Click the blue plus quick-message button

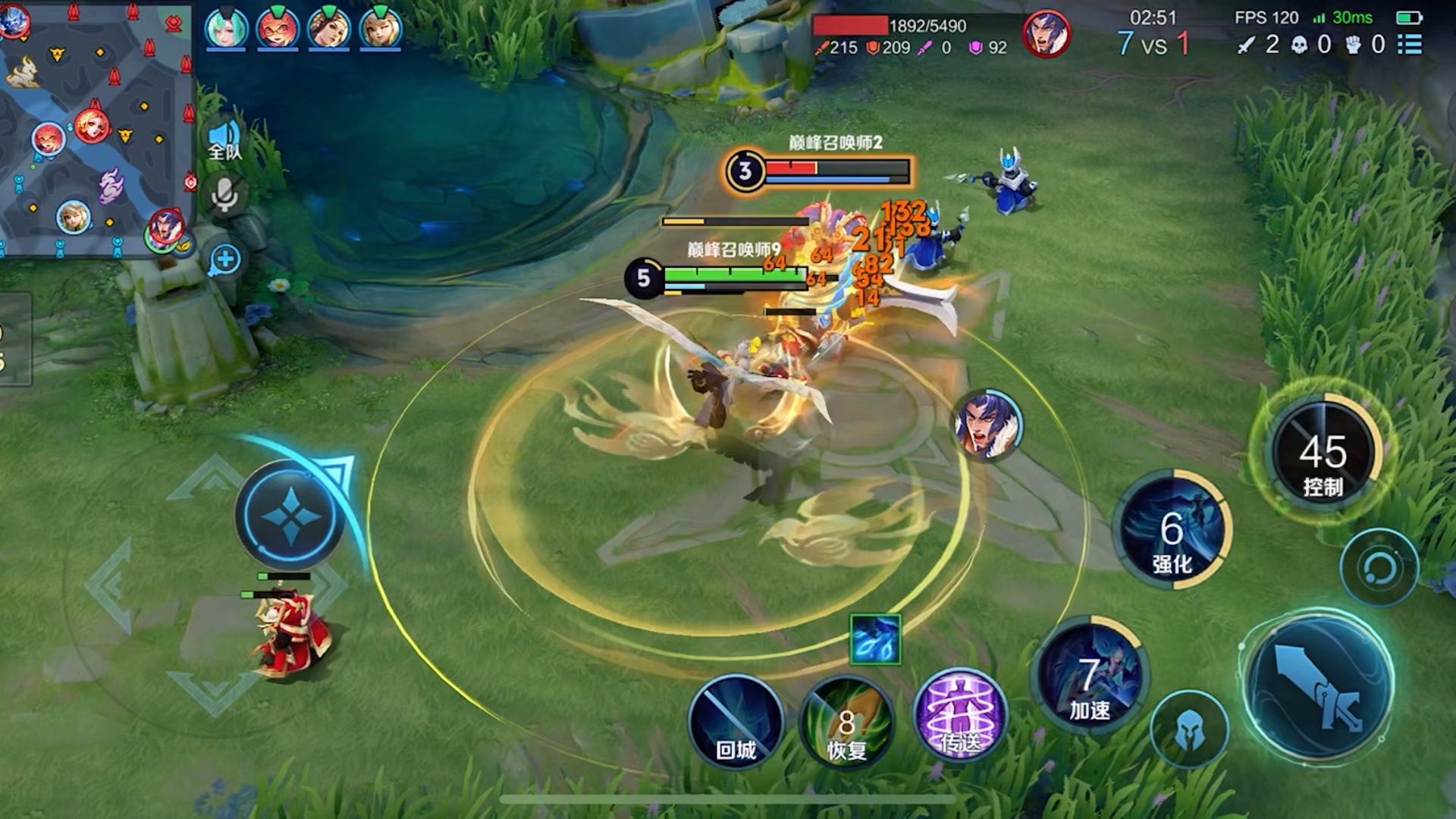coord(225,259)
